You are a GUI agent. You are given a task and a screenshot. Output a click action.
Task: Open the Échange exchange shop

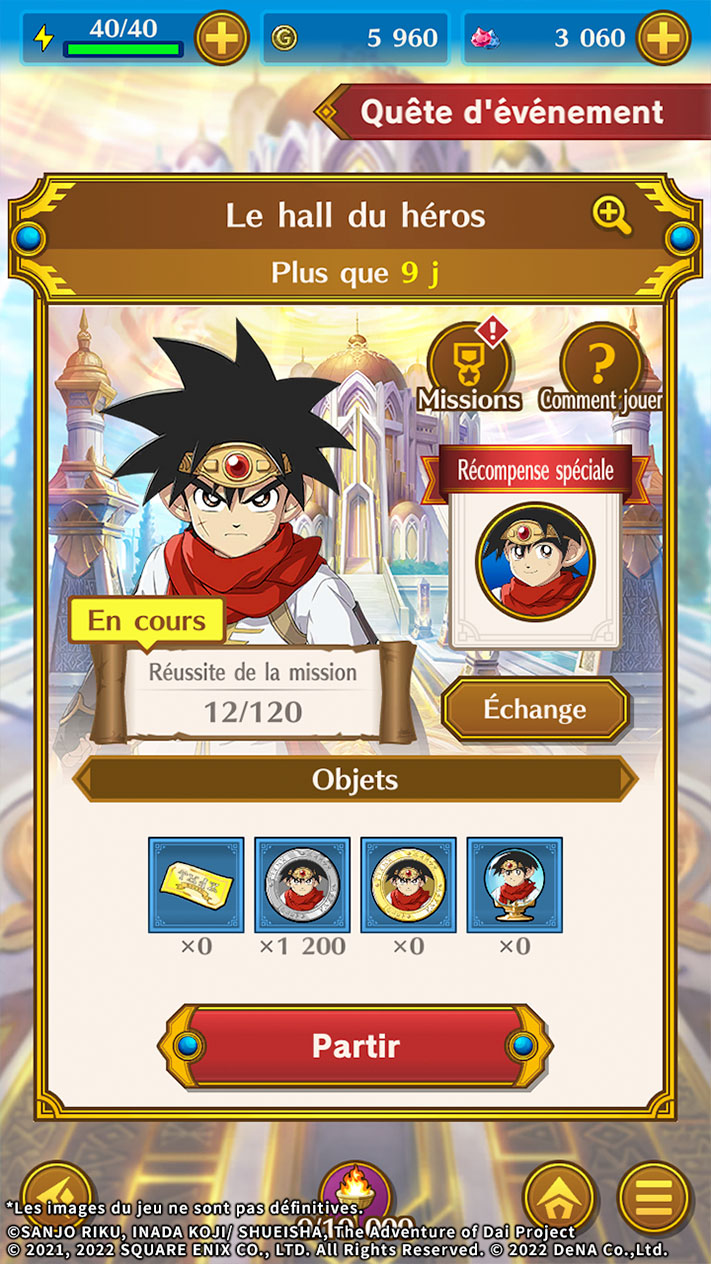click(x=535, y=709)
